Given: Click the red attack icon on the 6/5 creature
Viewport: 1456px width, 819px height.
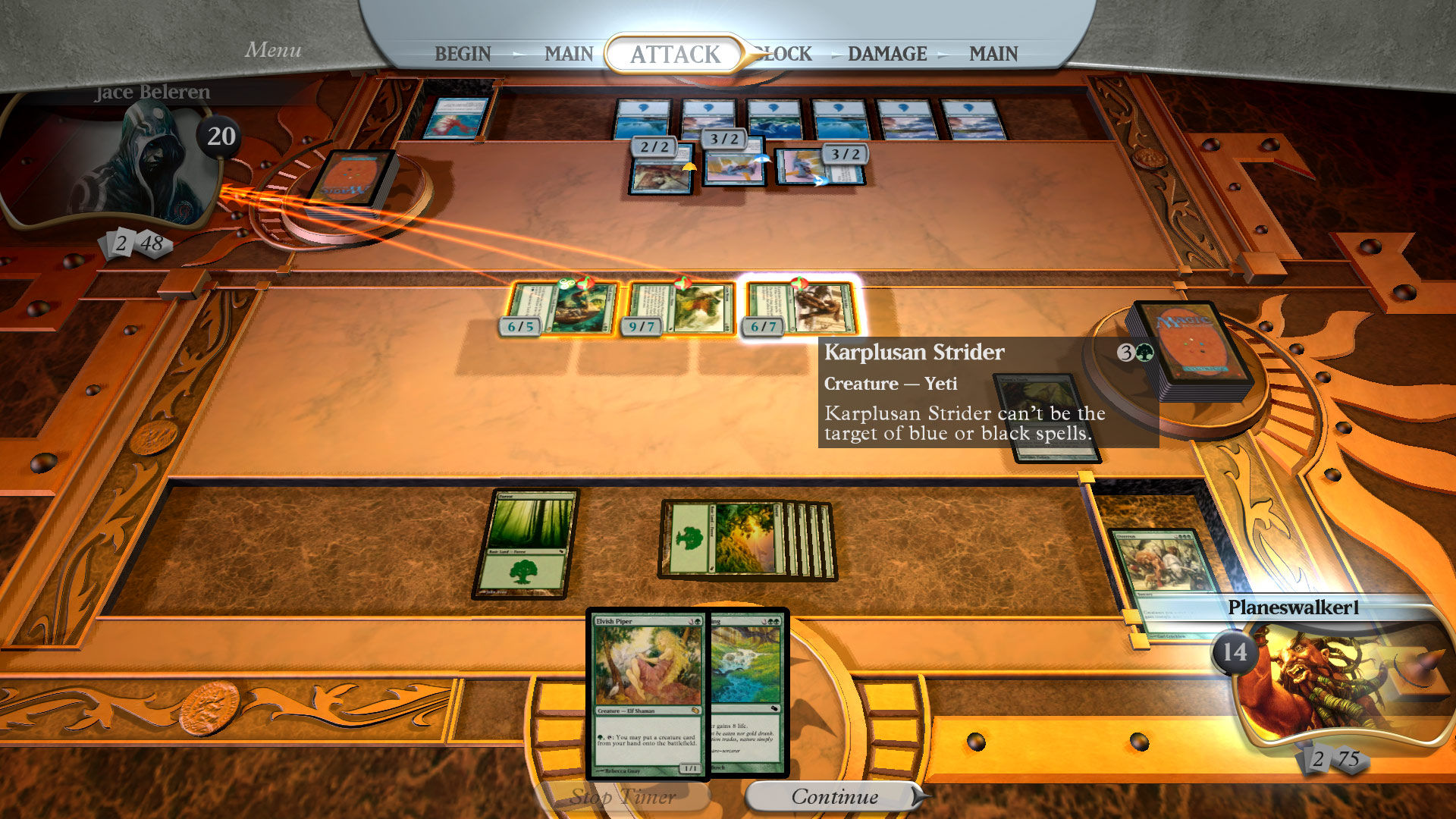Looking at the screenshot, I should pos(585,284).
